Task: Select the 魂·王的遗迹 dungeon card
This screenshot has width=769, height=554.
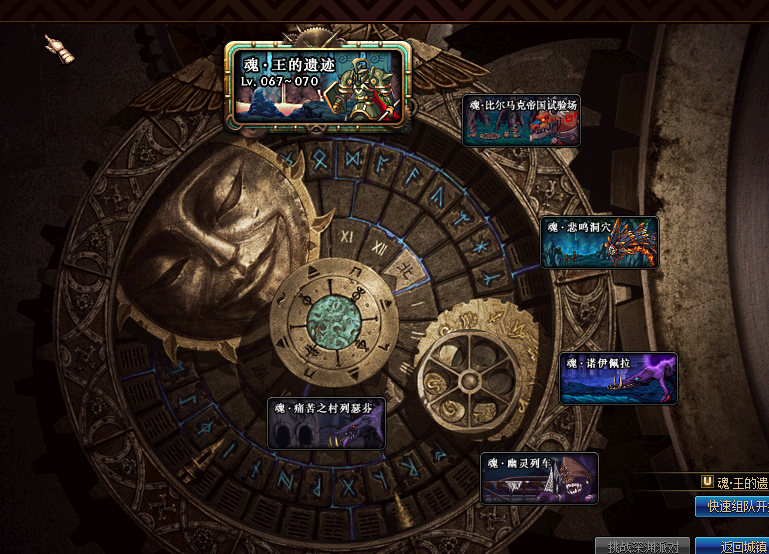Action: pos(318,85)
